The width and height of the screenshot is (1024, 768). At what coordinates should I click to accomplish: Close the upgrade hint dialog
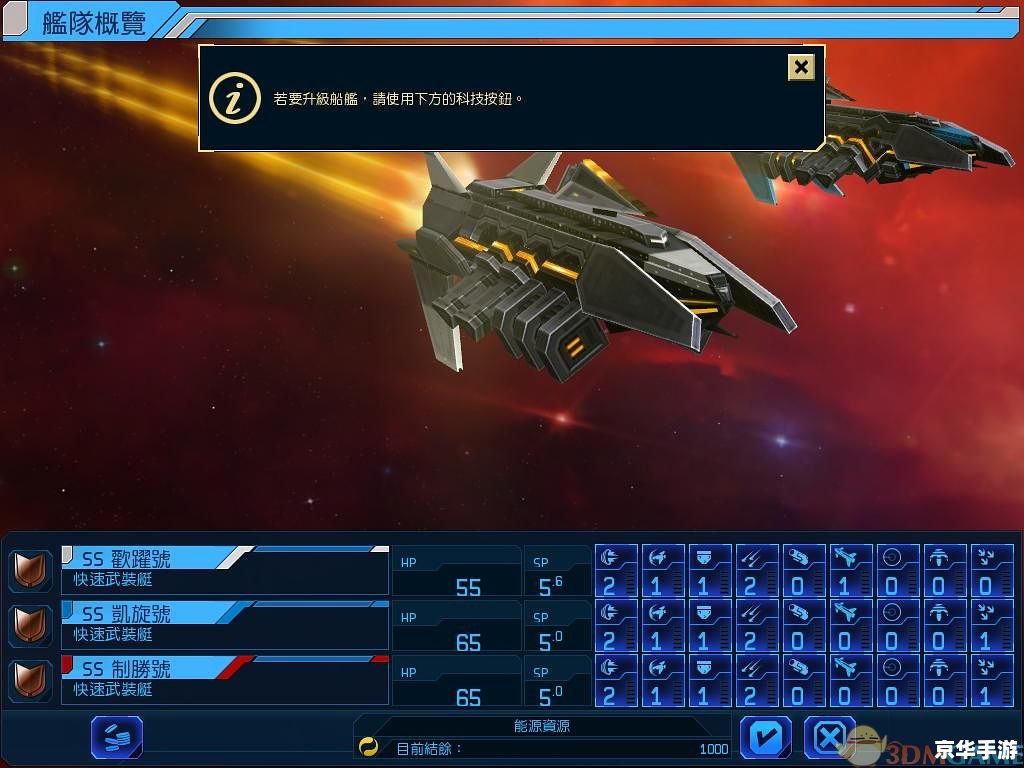(801, 67)
